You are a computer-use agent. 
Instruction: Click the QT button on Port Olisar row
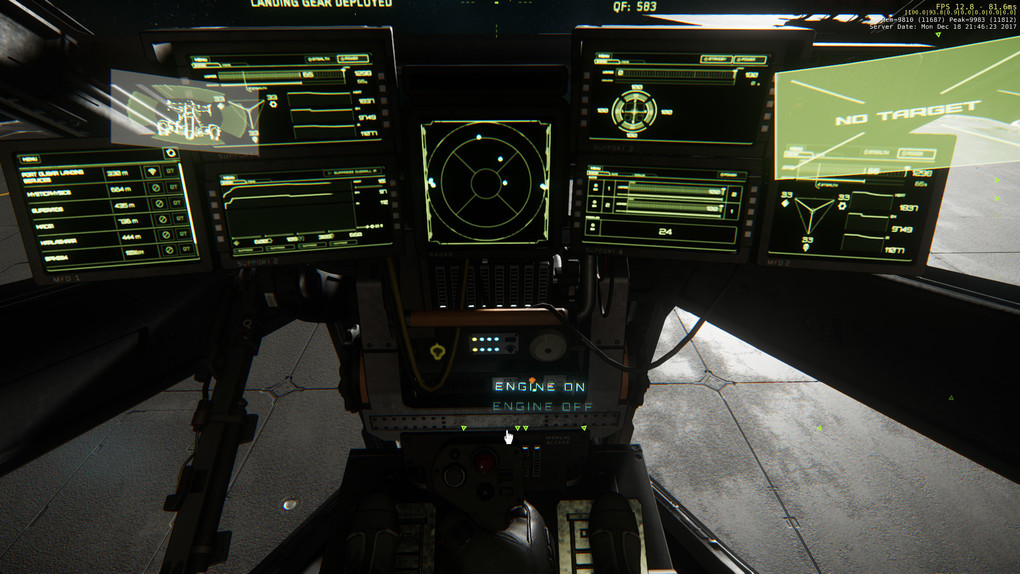[173, 173]
